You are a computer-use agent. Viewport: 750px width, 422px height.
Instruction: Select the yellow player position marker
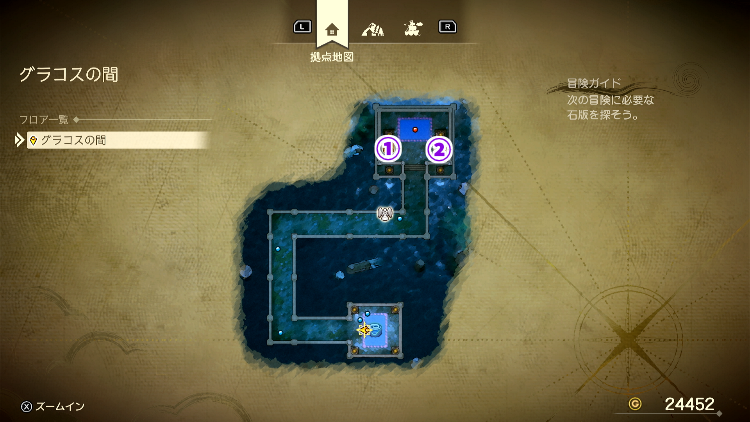pyautogui.click(x=365, y=329)
